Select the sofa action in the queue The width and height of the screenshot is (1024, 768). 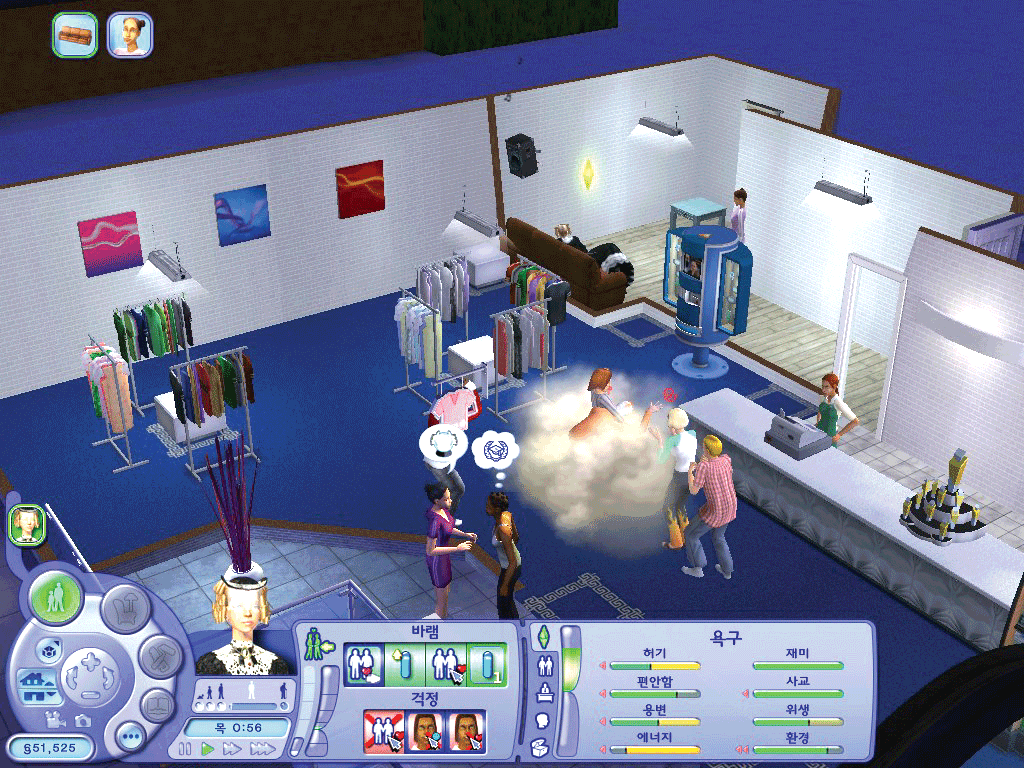[74, 35]
